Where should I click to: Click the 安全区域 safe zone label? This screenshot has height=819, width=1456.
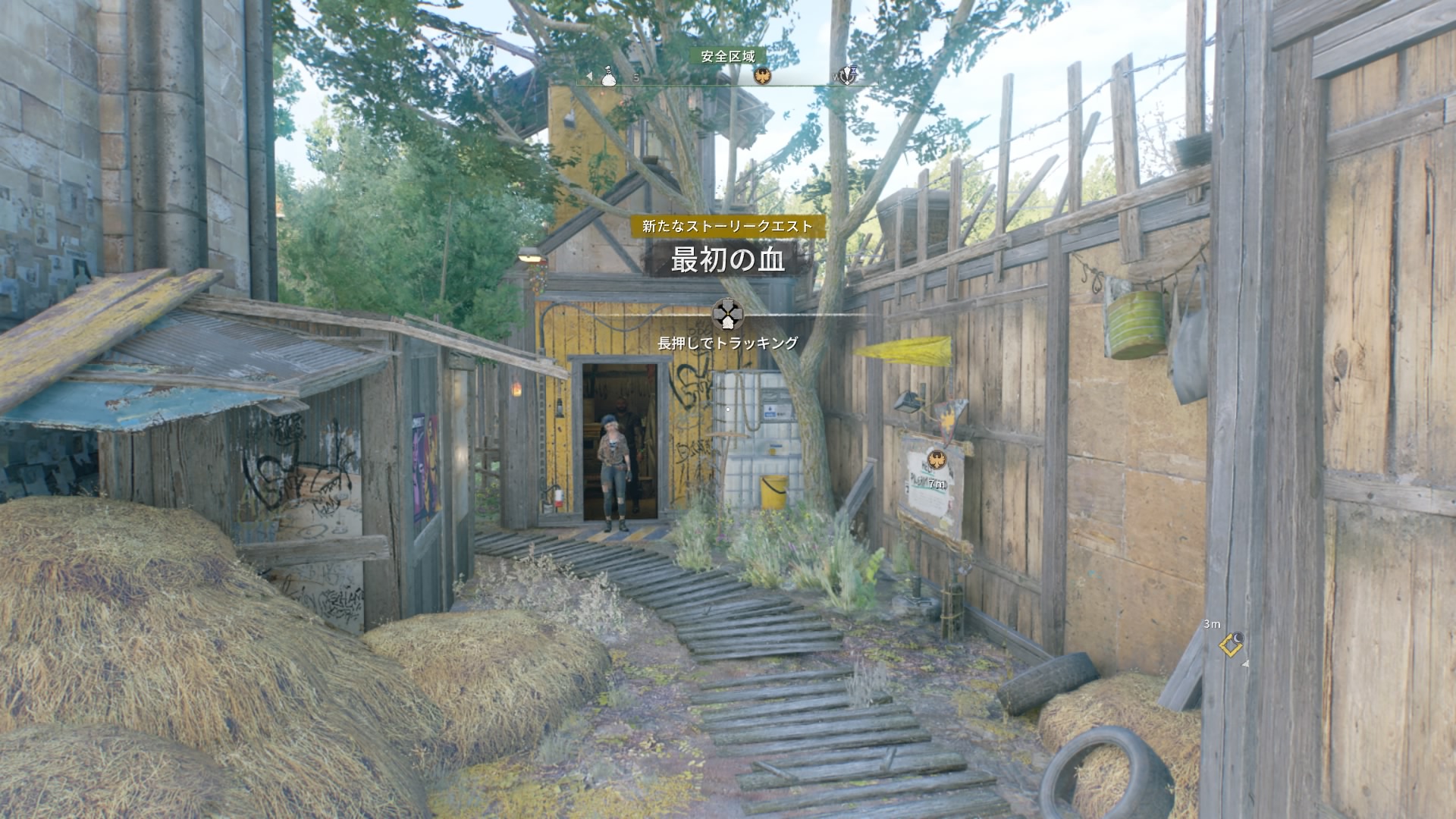[727, 56]
